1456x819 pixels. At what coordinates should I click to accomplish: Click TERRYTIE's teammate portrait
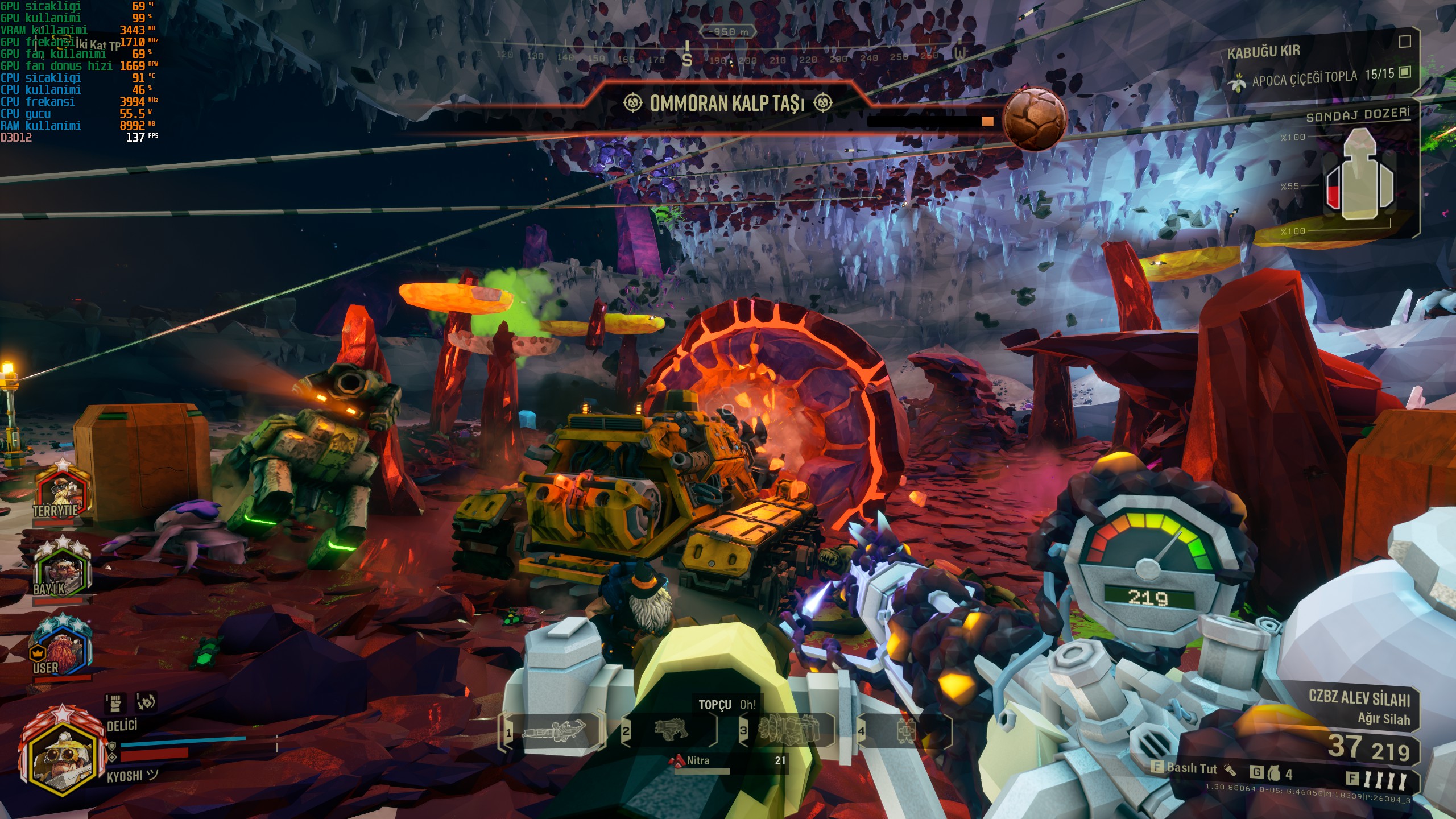(63, 490)
